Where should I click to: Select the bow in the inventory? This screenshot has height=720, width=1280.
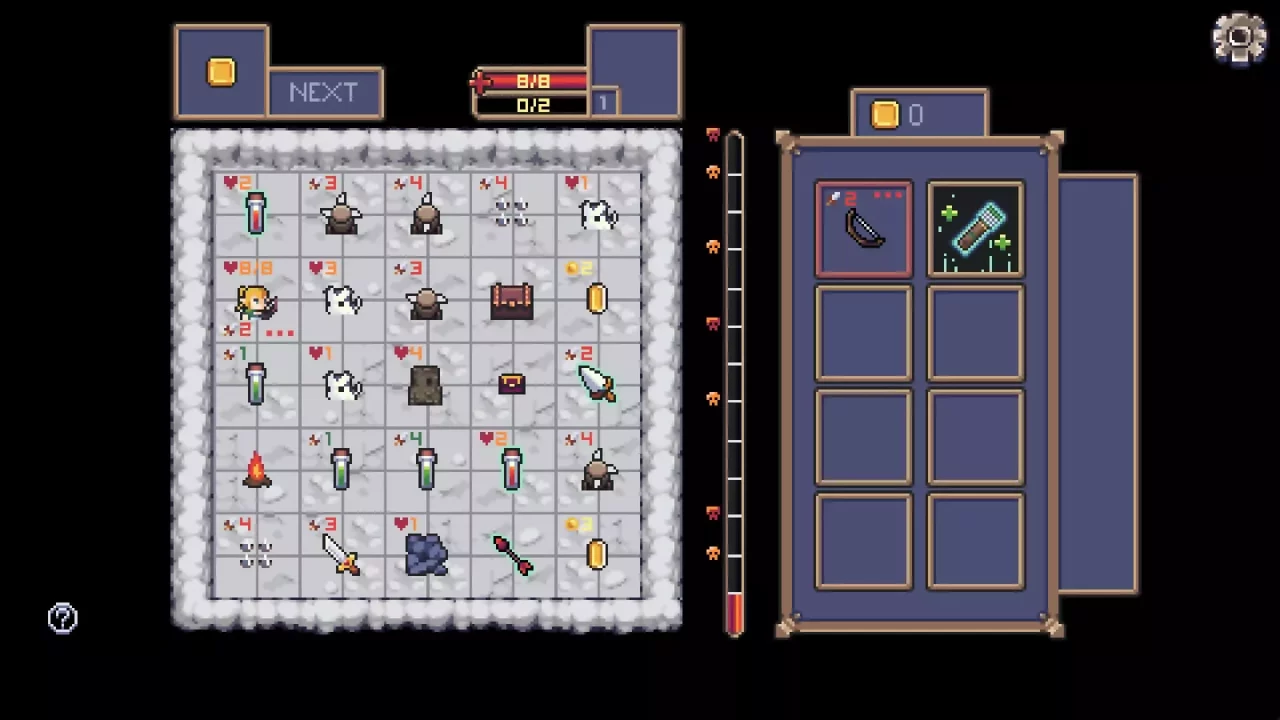(863, 228)
